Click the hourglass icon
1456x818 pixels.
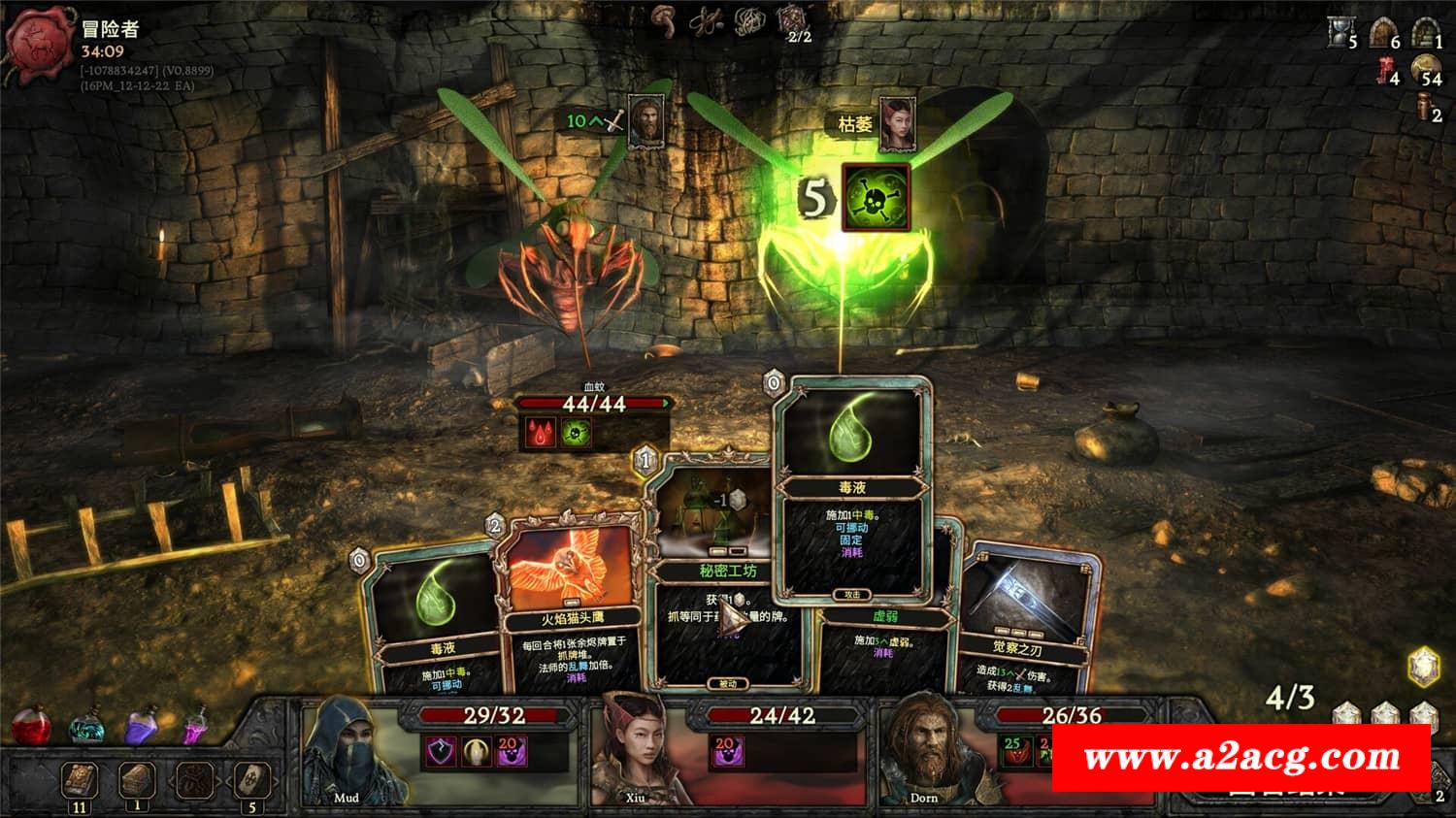click(x=1340, y=33)
